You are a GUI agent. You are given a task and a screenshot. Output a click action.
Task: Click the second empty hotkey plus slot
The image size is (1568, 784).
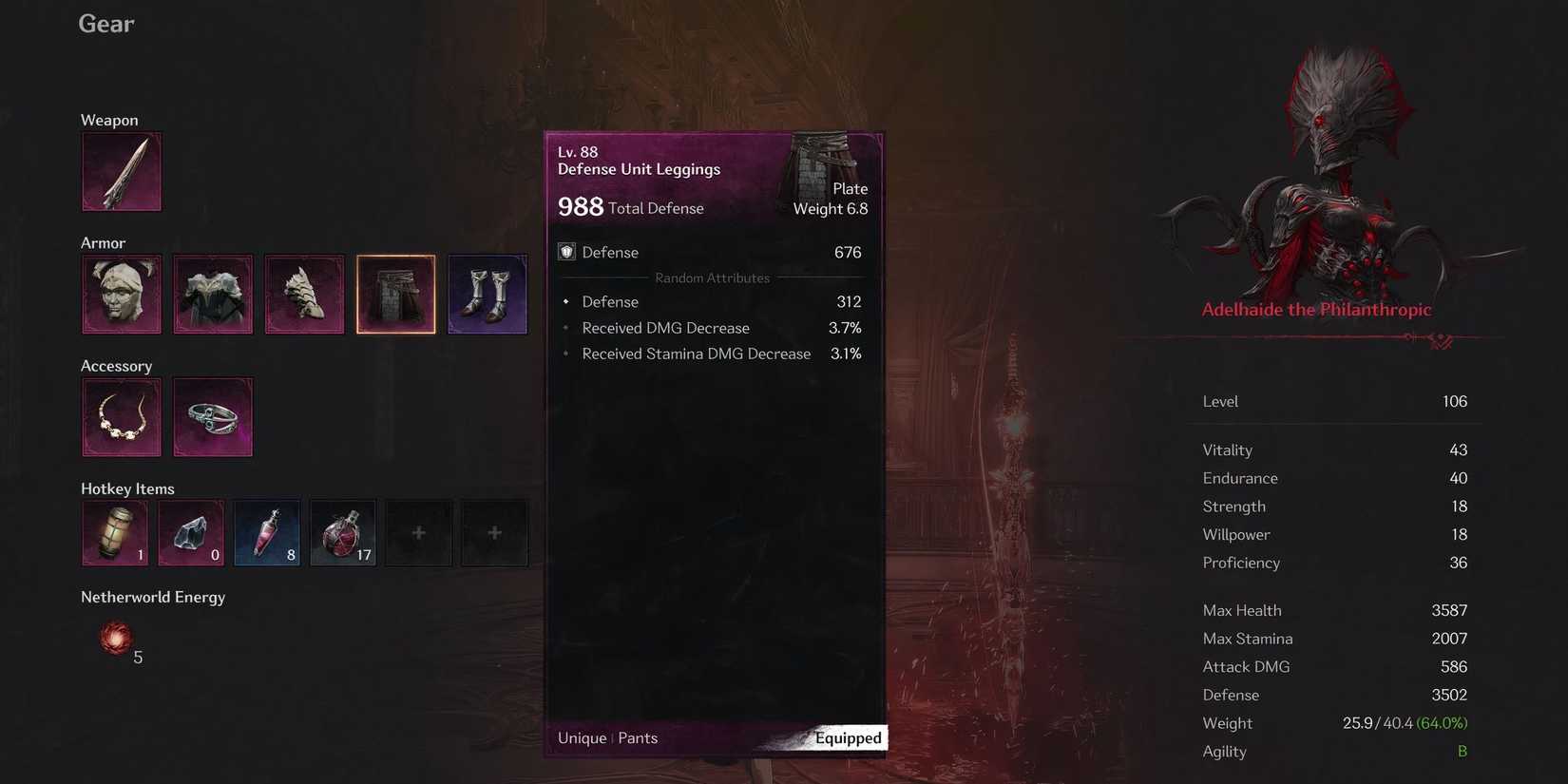click(494, 532)
